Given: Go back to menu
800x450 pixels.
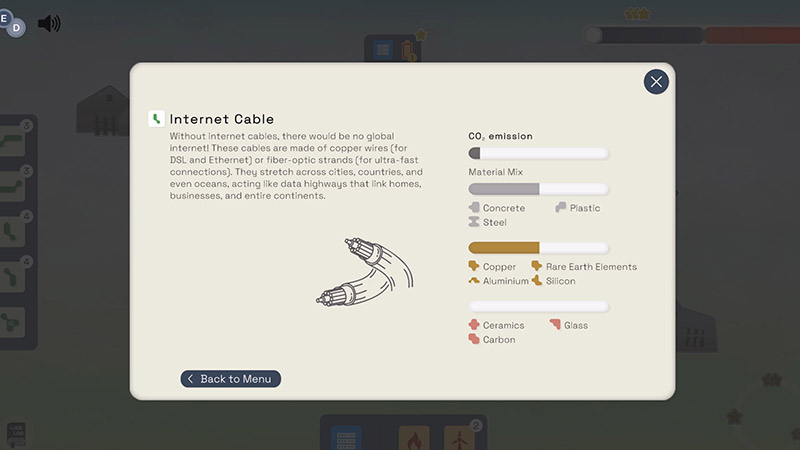Looking at the screenshot, I should 231,379.
